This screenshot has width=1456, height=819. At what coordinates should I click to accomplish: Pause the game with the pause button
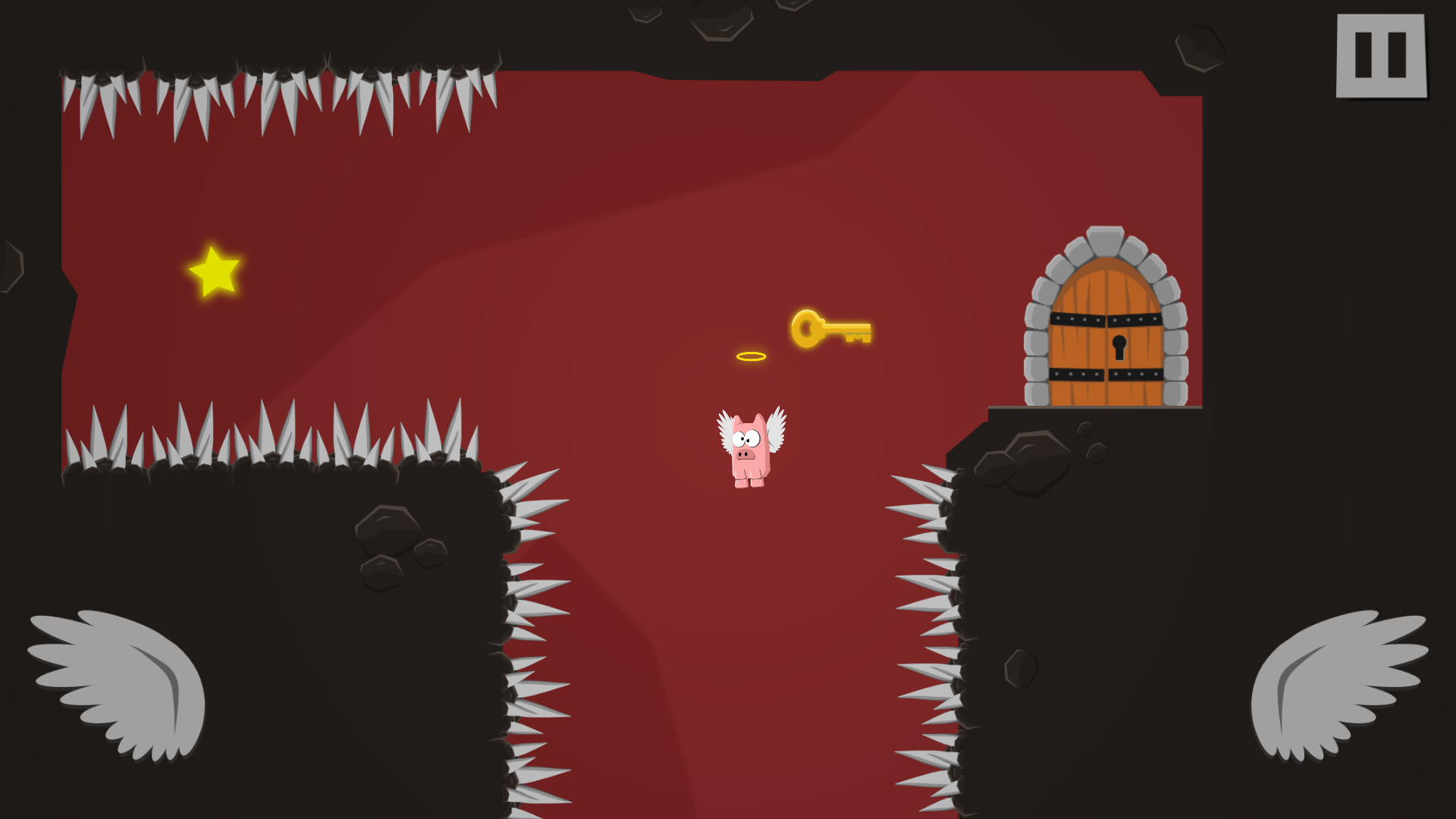click(x=1381, y=55)
